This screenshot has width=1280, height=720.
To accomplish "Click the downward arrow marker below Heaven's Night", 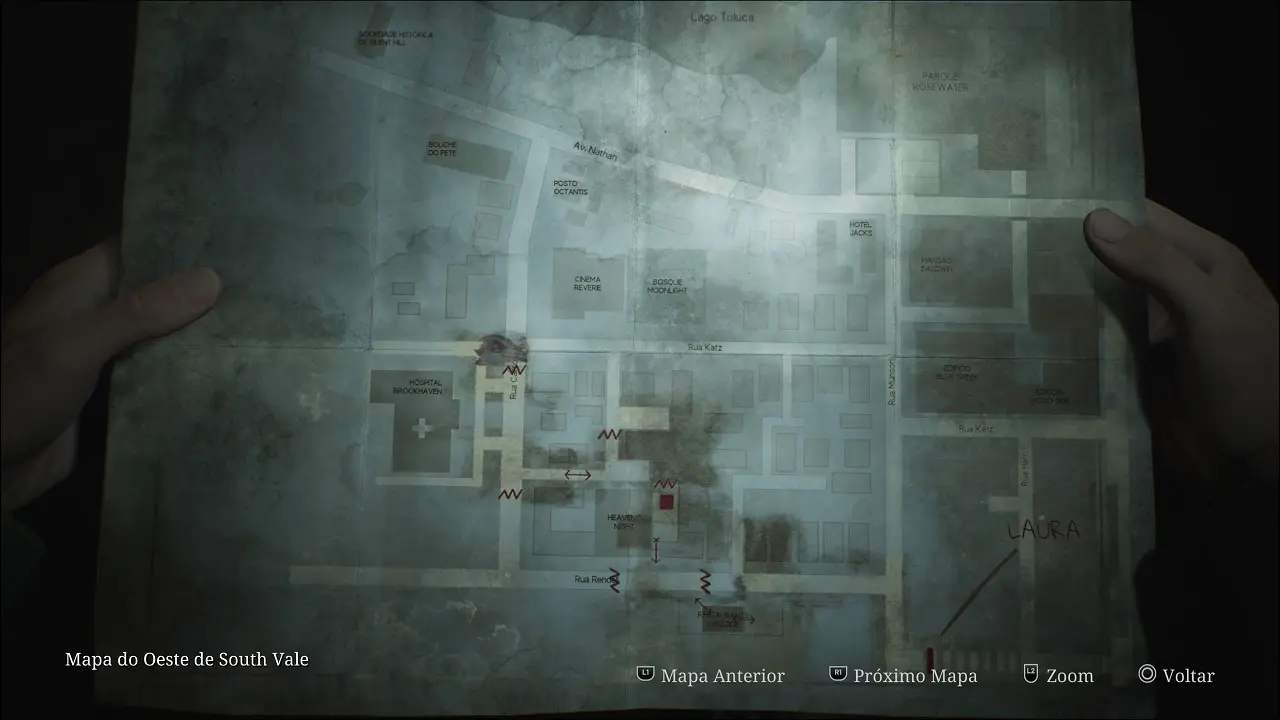I will 656,548.
